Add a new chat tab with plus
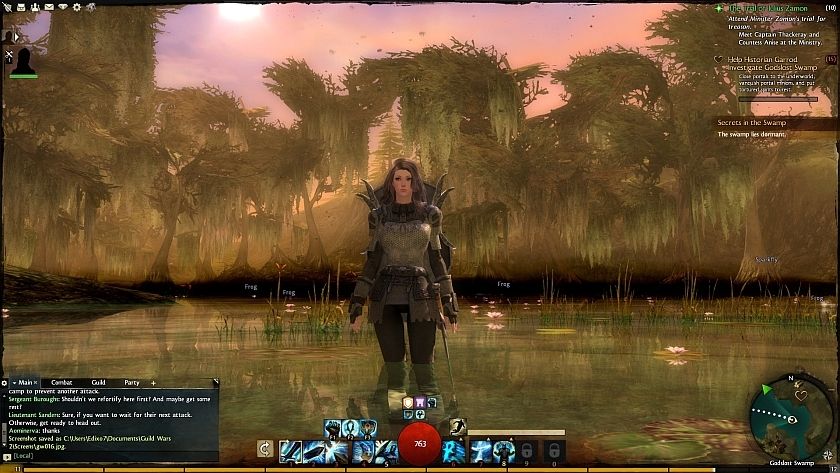Image resolution: width=840 pixels, height=473 pixels. [x=153, y=382]
